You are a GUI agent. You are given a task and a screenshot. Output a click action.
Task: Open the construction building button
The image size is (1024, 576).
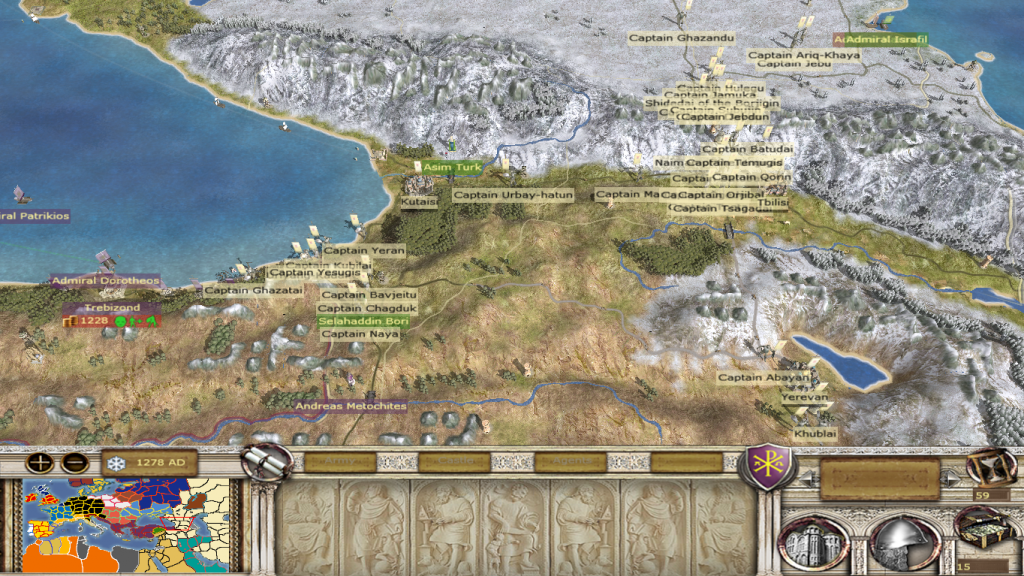813,543
